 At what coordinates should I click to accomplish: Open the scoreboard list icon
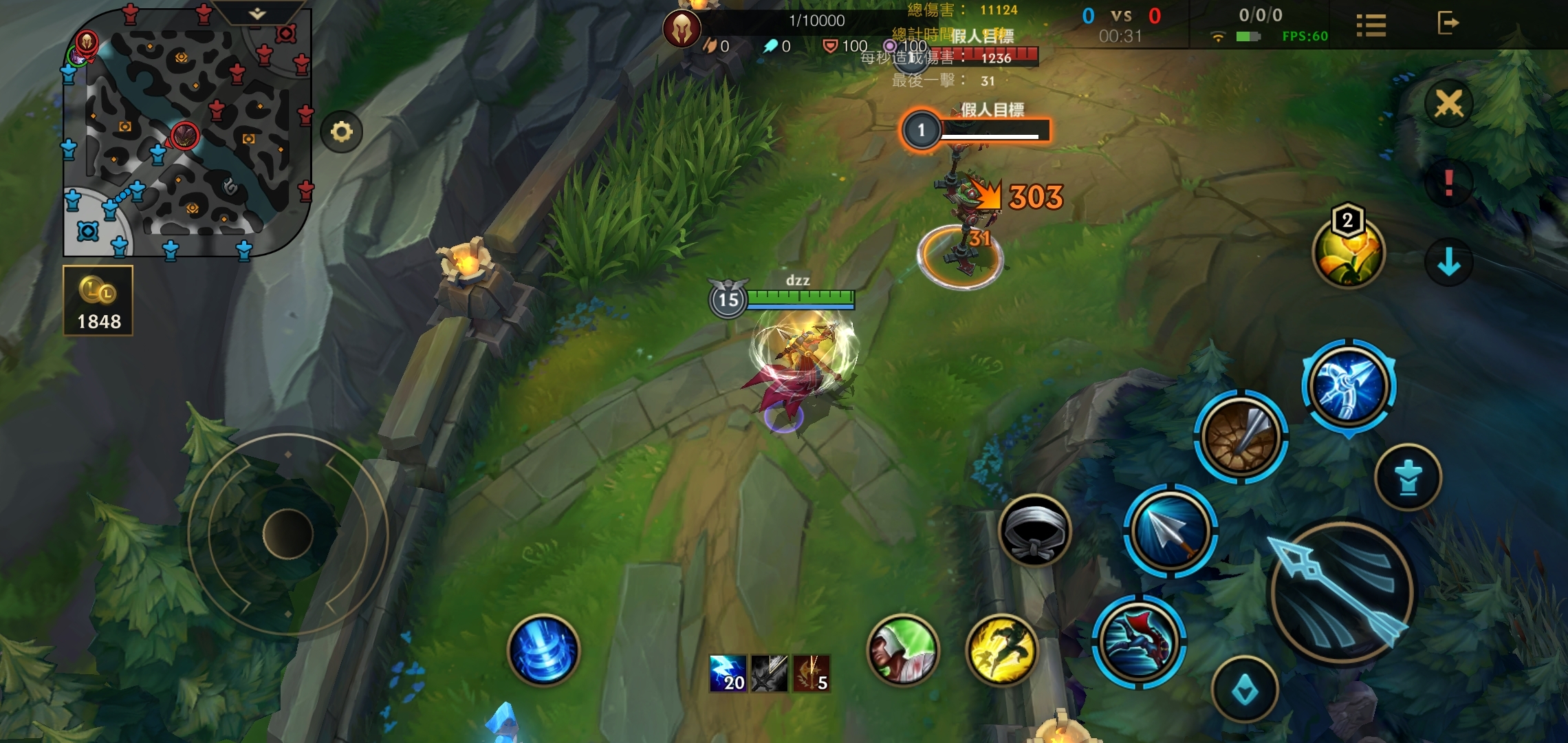click(x=1371, y=25)
